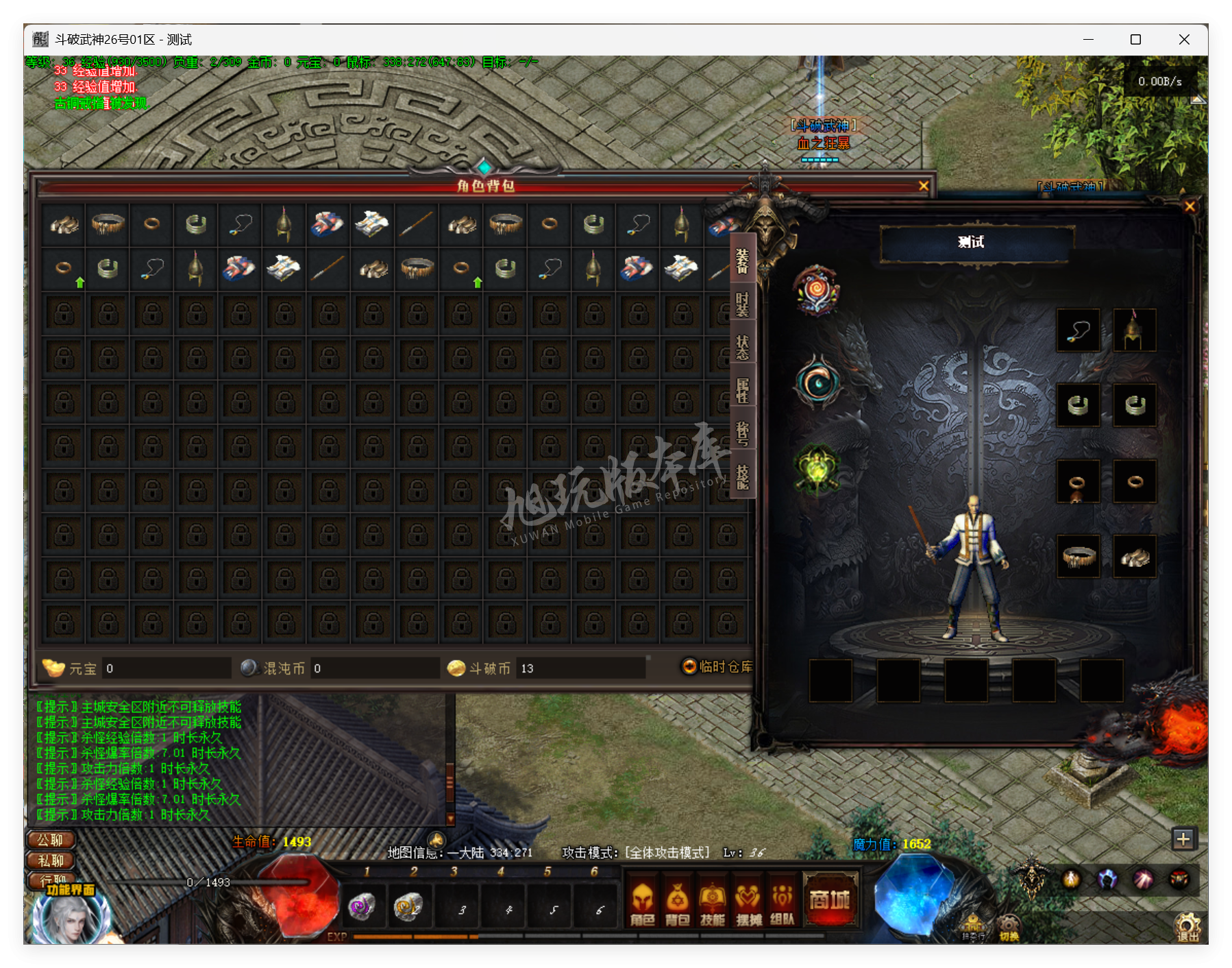Switch to 私聊 private chat
This screenshot has height=968, width=1232.
click(51, 860)
